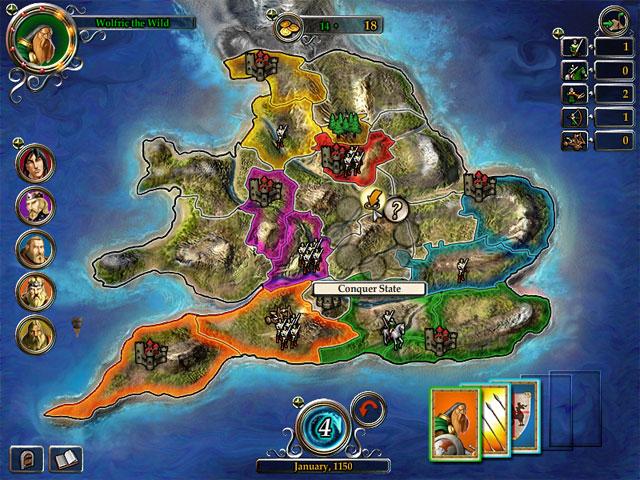Select the purple-framed rival leader portrait

tap(35, 205)
